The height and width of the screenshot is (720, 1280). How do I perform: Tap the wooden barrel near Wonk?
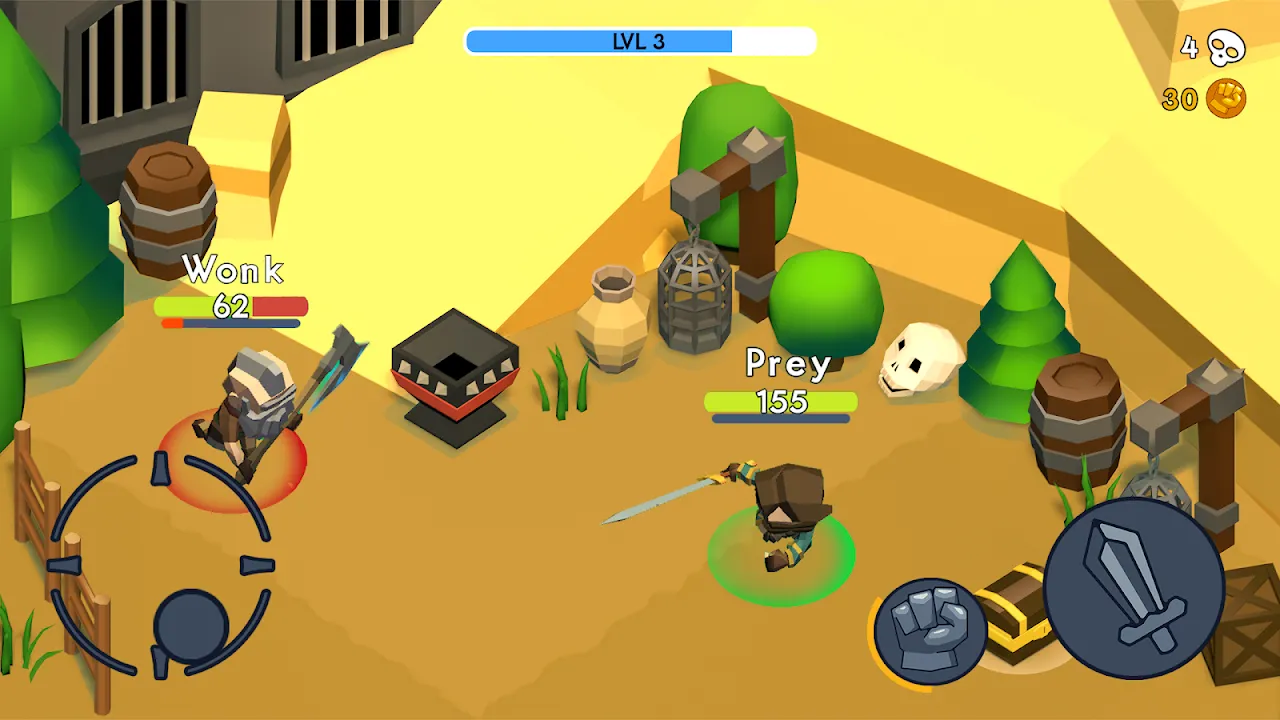pyautogui.click(x=168, y=210)
